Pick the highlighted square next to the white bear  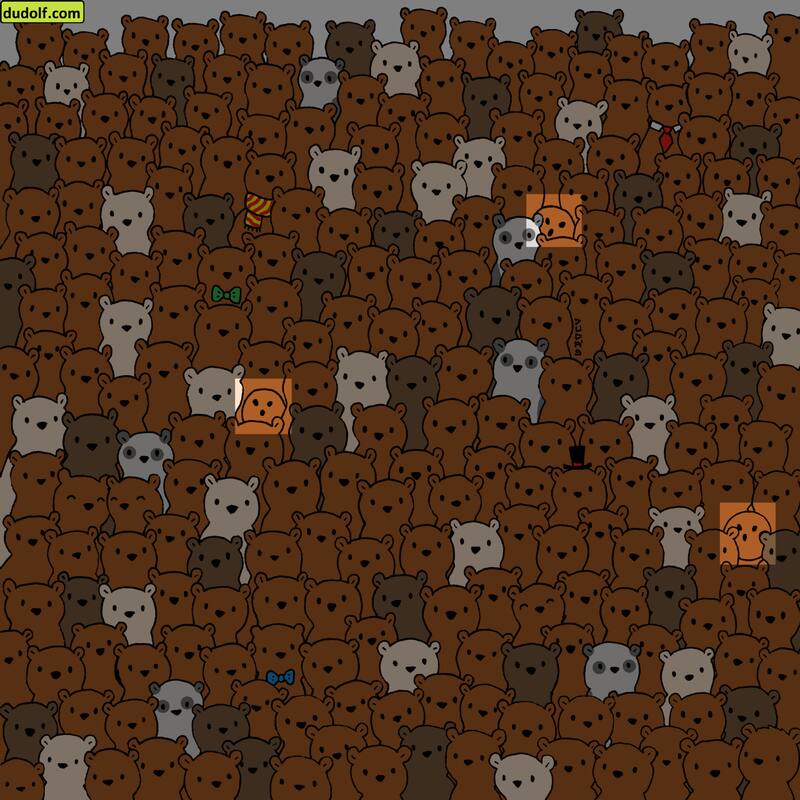pos(264,406)
